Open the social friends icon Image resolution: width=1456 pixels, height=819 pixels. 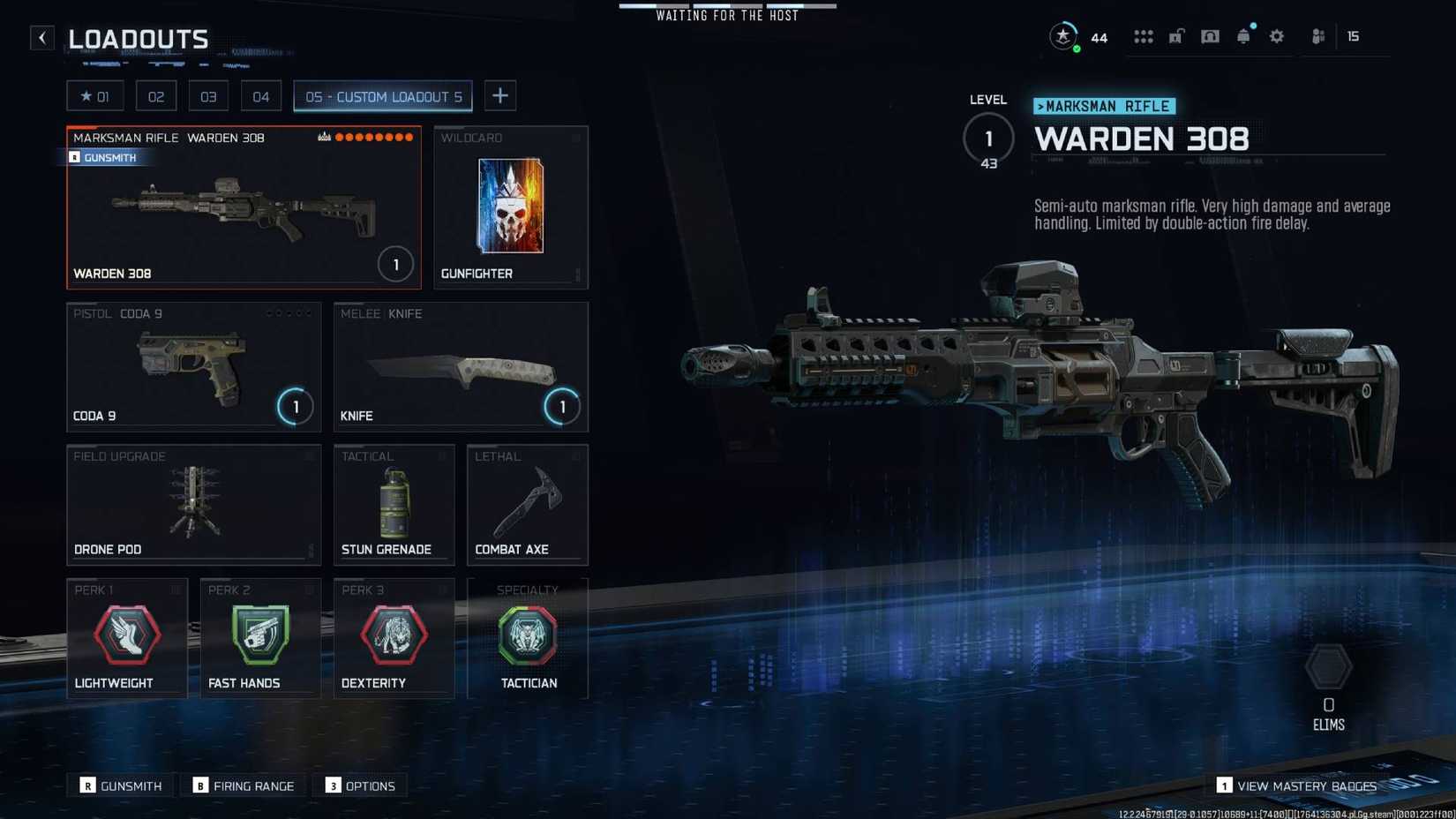tap(1317, 36)
